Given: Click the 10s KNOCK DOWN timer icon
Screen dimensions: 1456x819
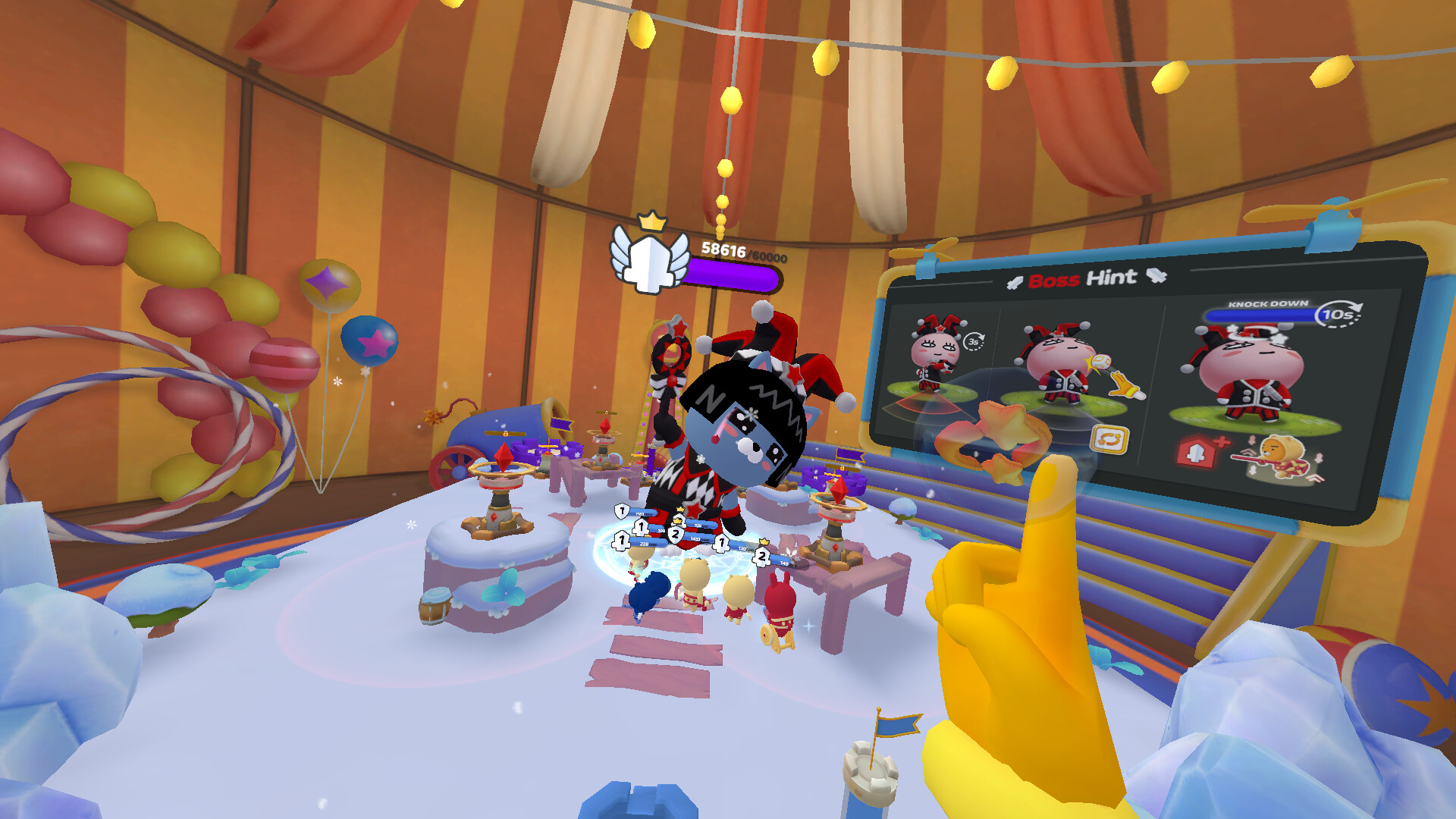Looking at the screenshot, I should 1335,314.
